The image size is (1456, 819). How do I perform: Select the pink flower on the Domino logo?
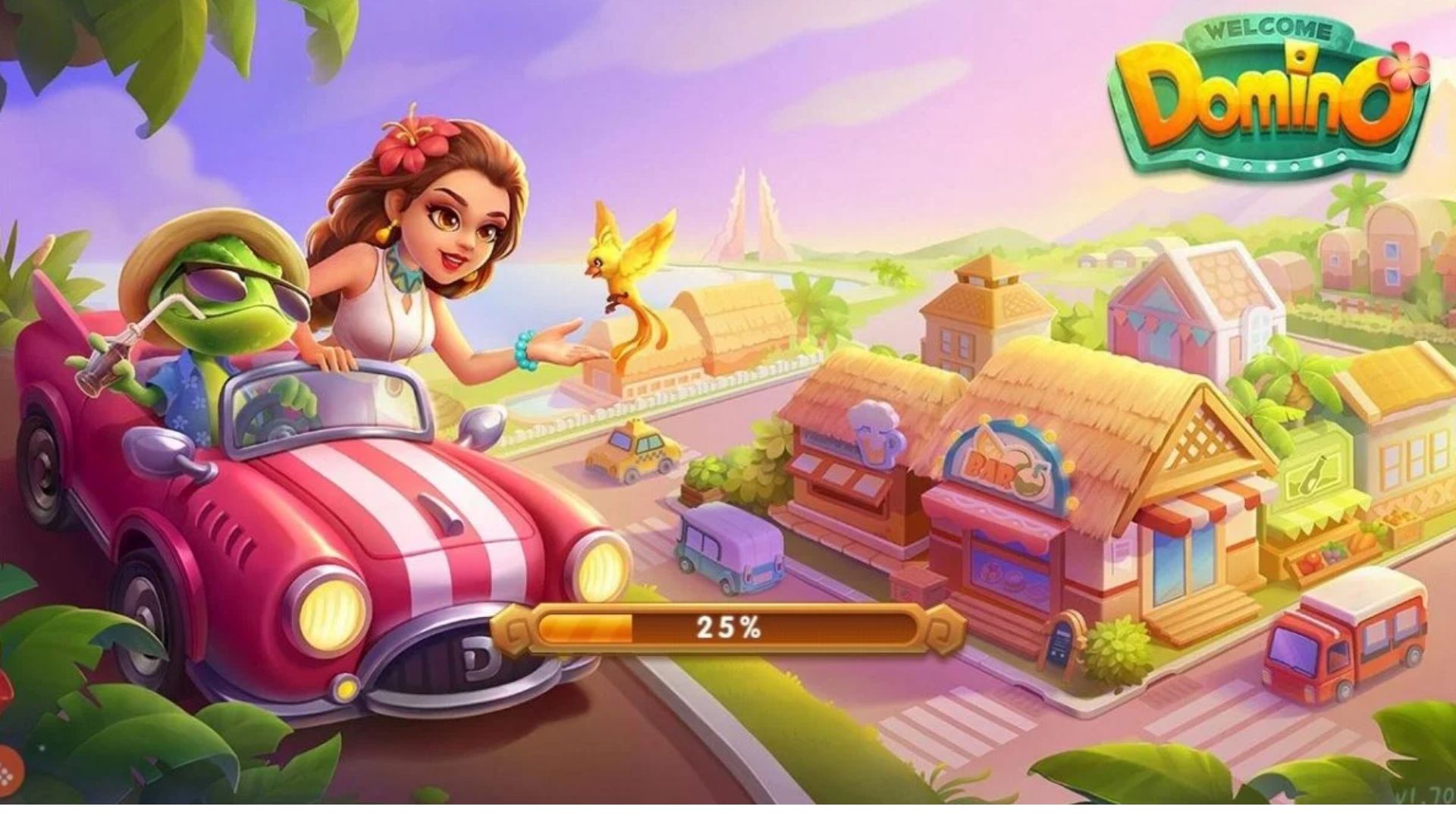pyautogui.click(x=1407, y=64)
